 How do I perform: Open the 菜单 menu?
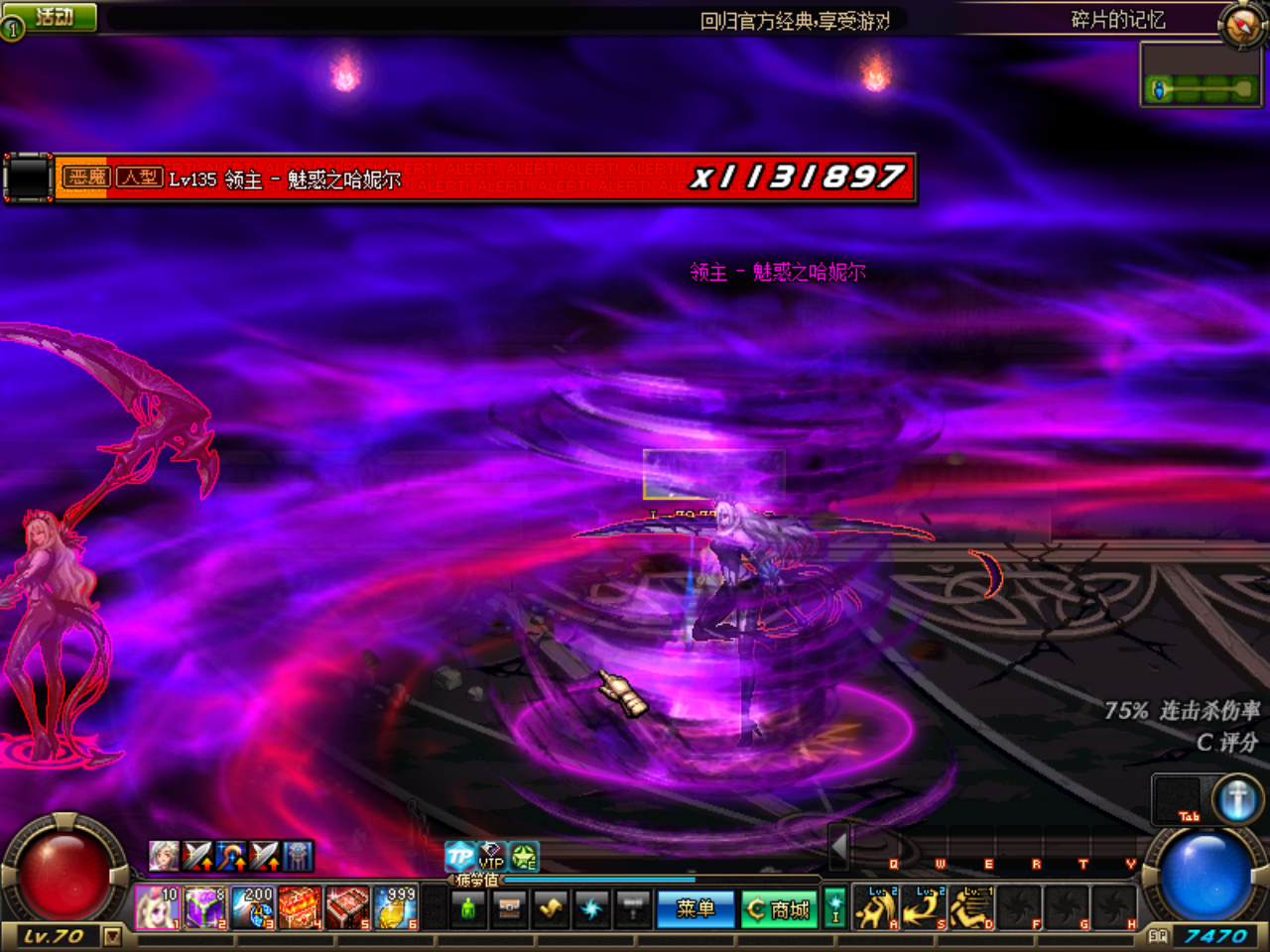(x=696, y=907)
